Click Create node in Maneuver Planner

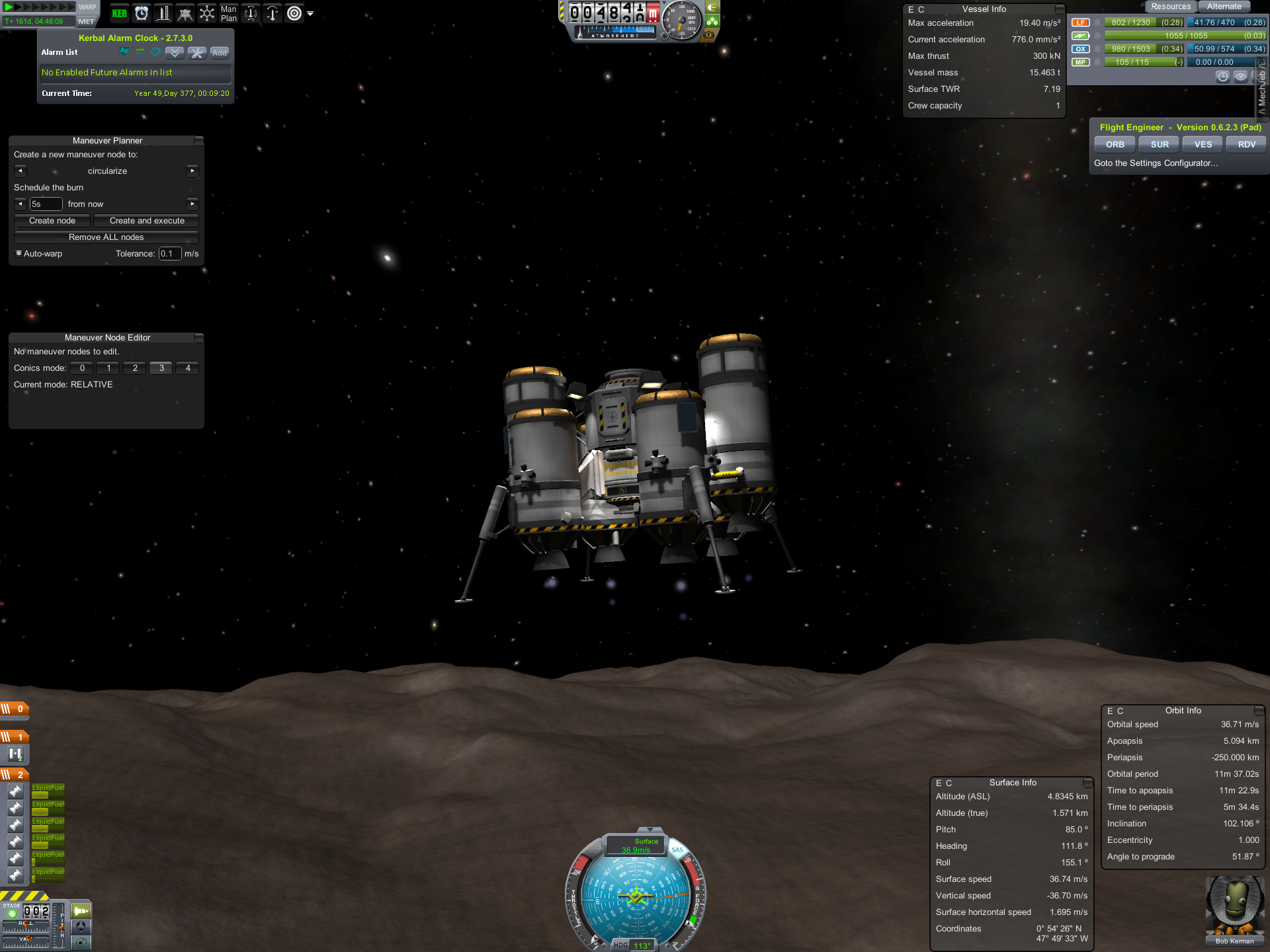(x=52, y=221)
